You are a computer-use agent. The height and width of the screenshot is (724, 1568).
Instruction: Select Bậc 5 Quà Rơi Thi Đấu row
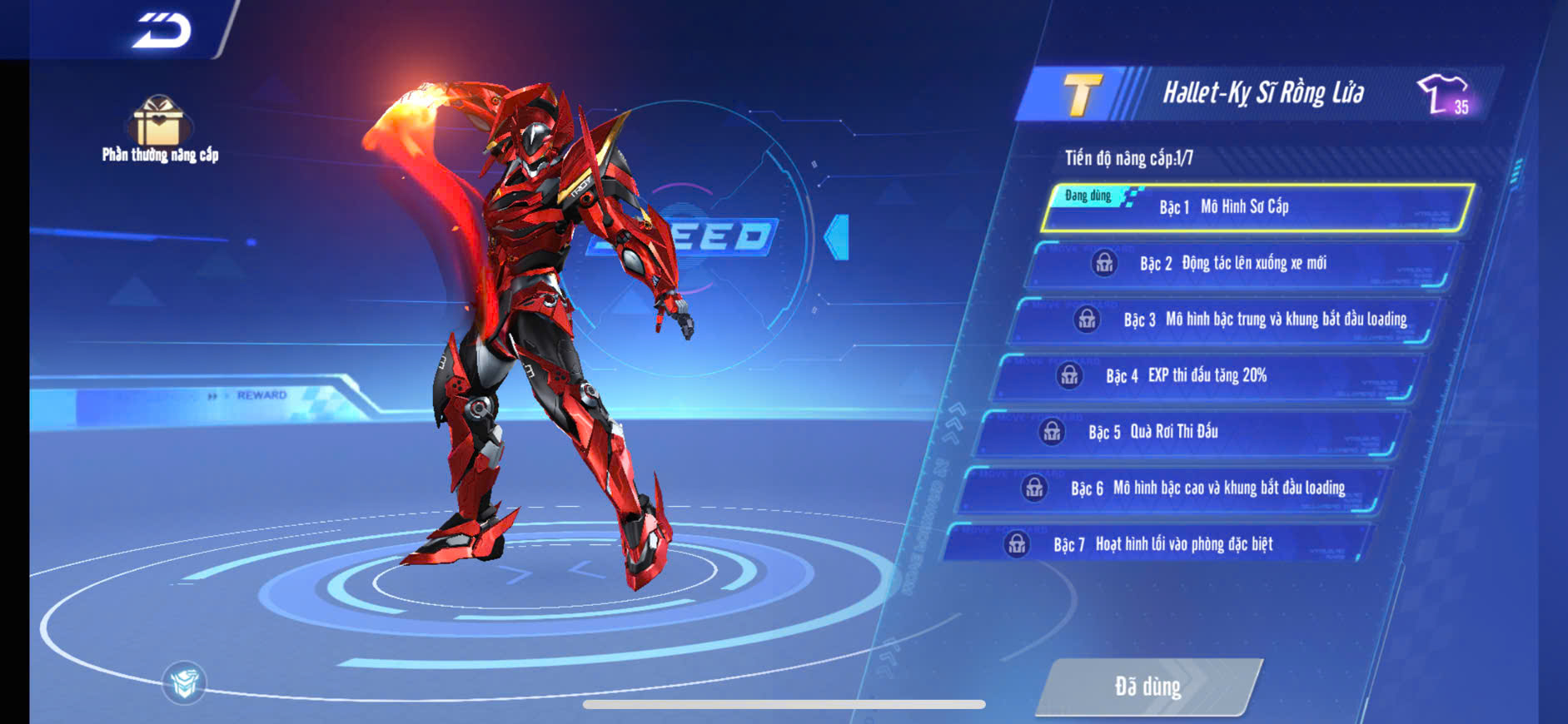1191,432
